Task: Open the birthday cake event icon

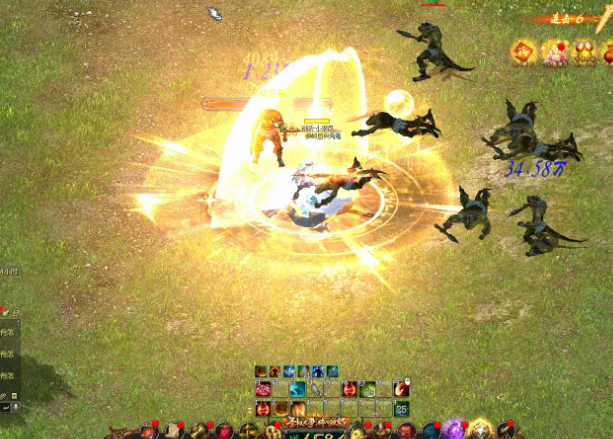Action: pos(554,52)
